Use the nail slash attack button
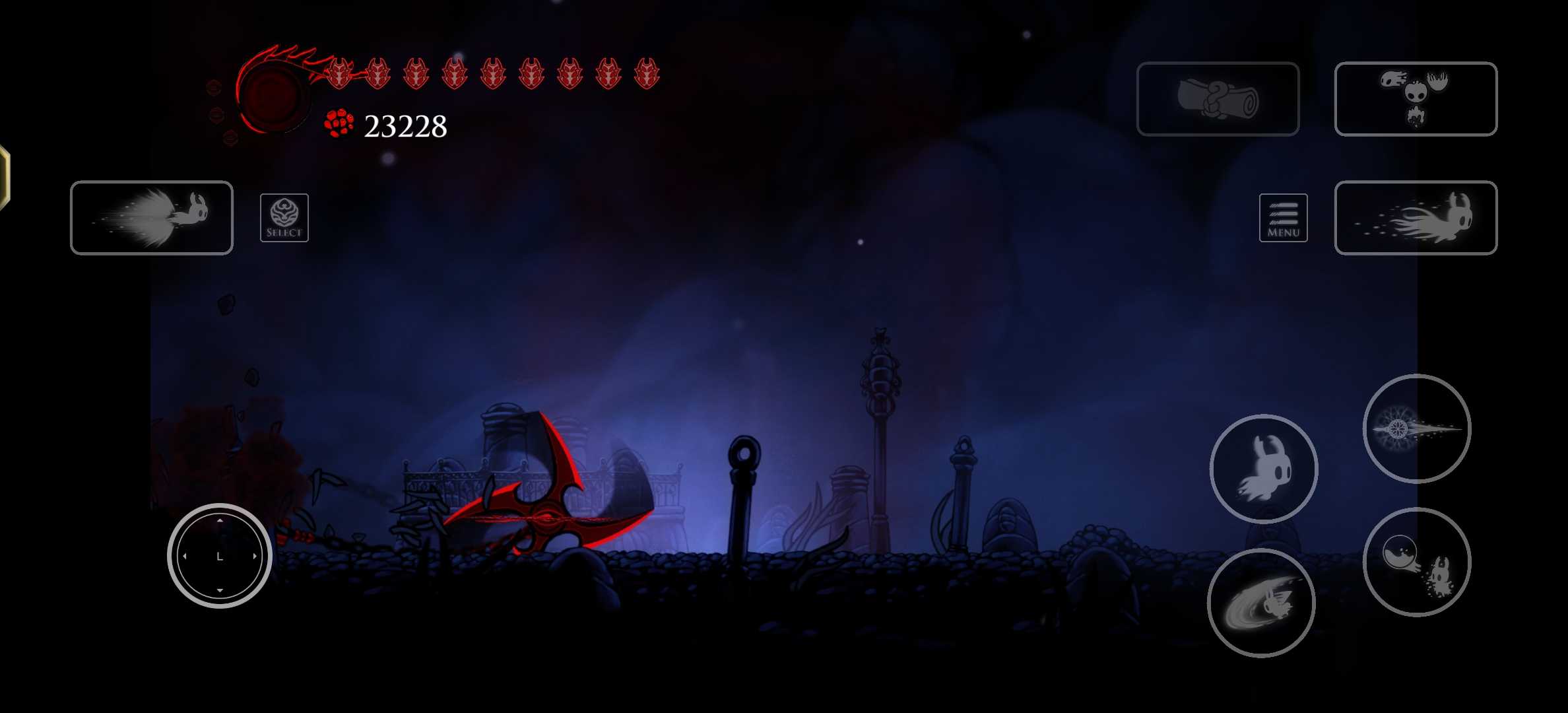1568x713 pixels. (1261, 603)
